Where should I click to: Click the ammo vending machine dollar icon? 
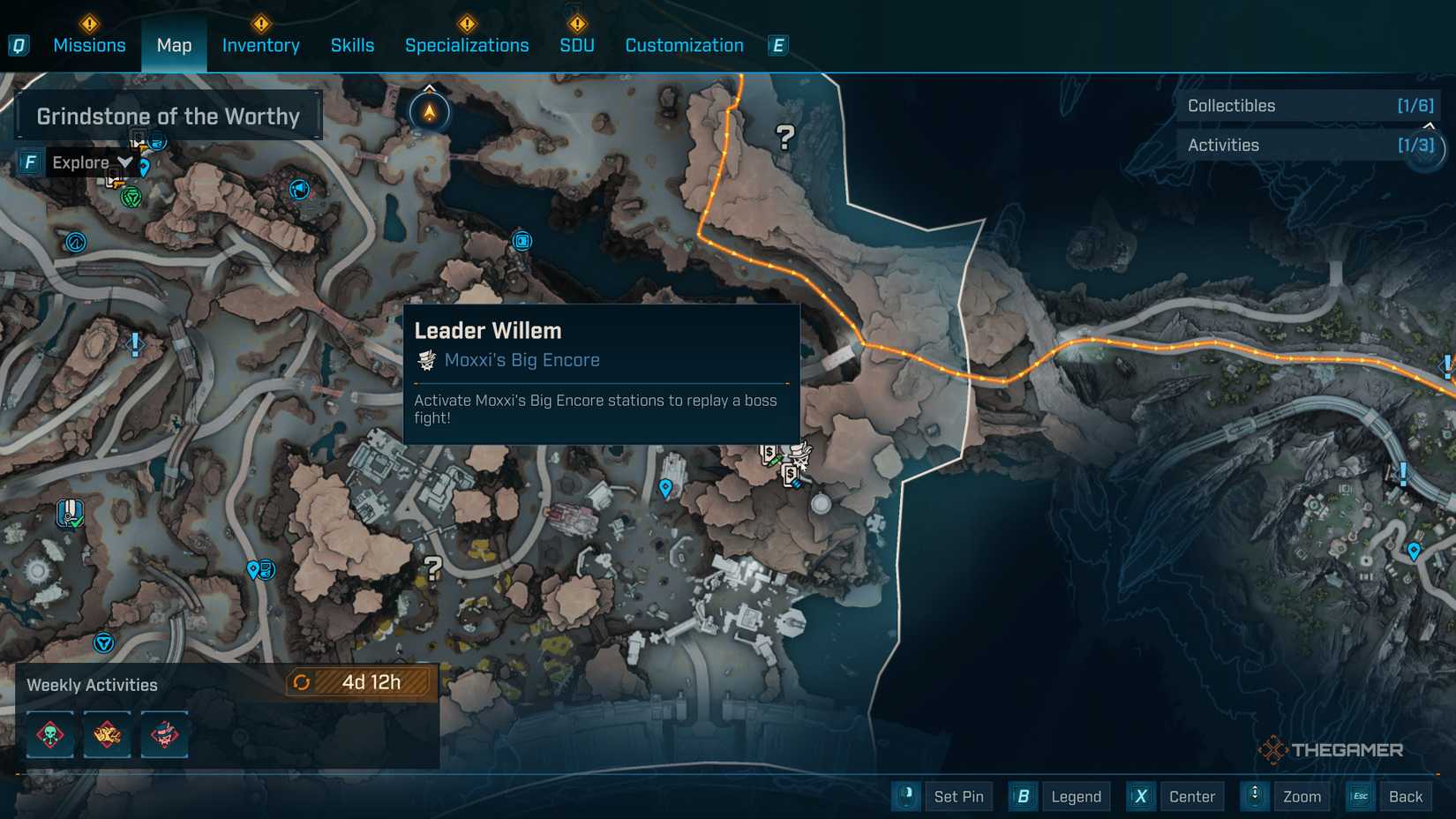pyautogui.click(x=790, y=474)
